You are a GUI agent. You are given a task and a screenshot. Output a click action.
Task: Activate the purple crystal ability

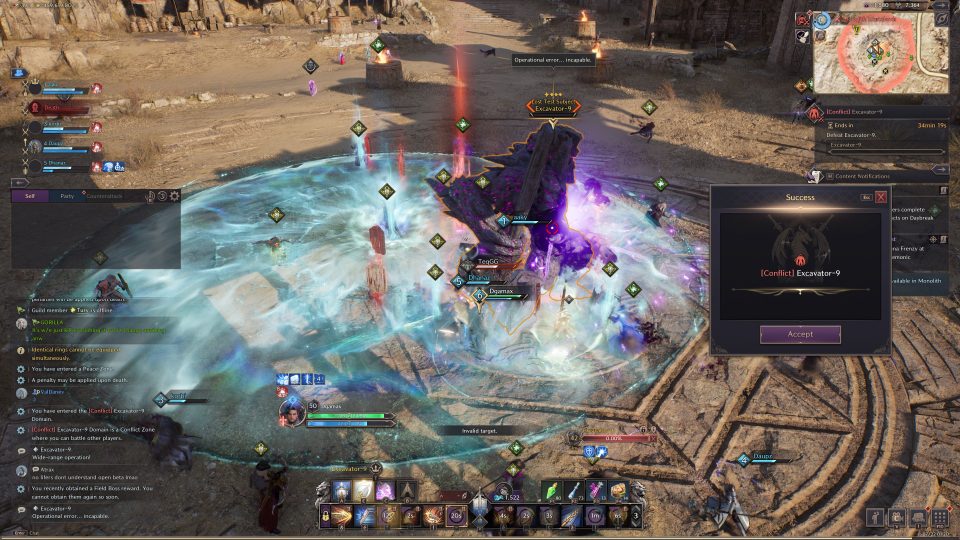pos(385,490)
